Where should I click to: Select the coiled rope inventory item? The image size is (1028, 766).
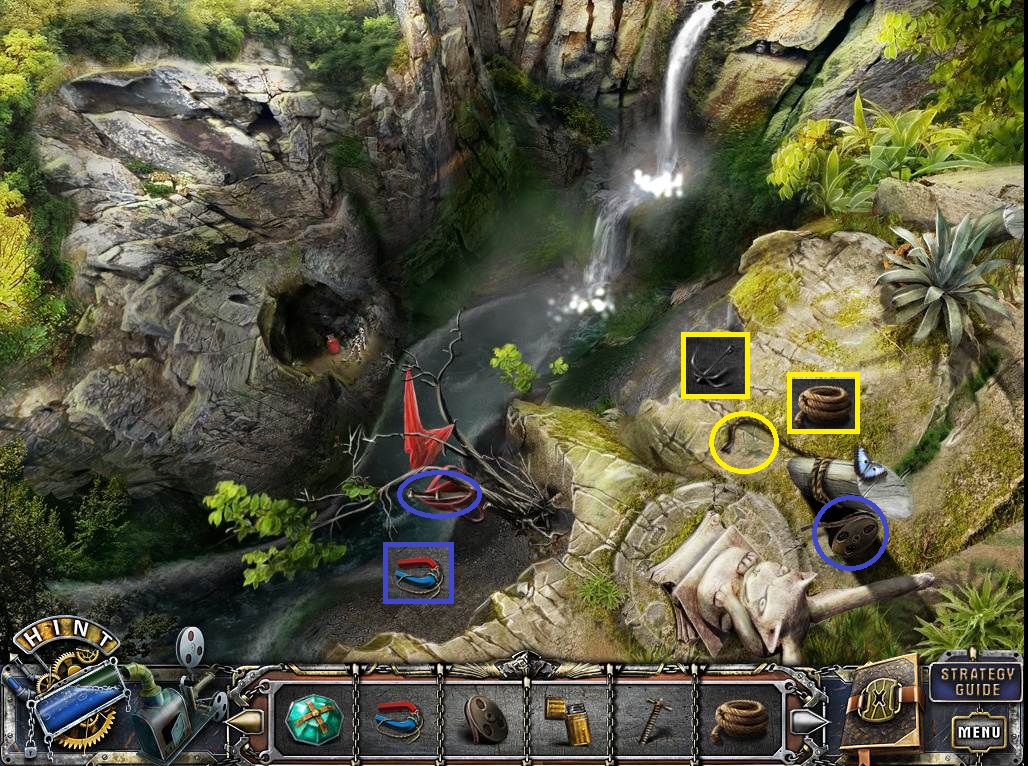741,719
